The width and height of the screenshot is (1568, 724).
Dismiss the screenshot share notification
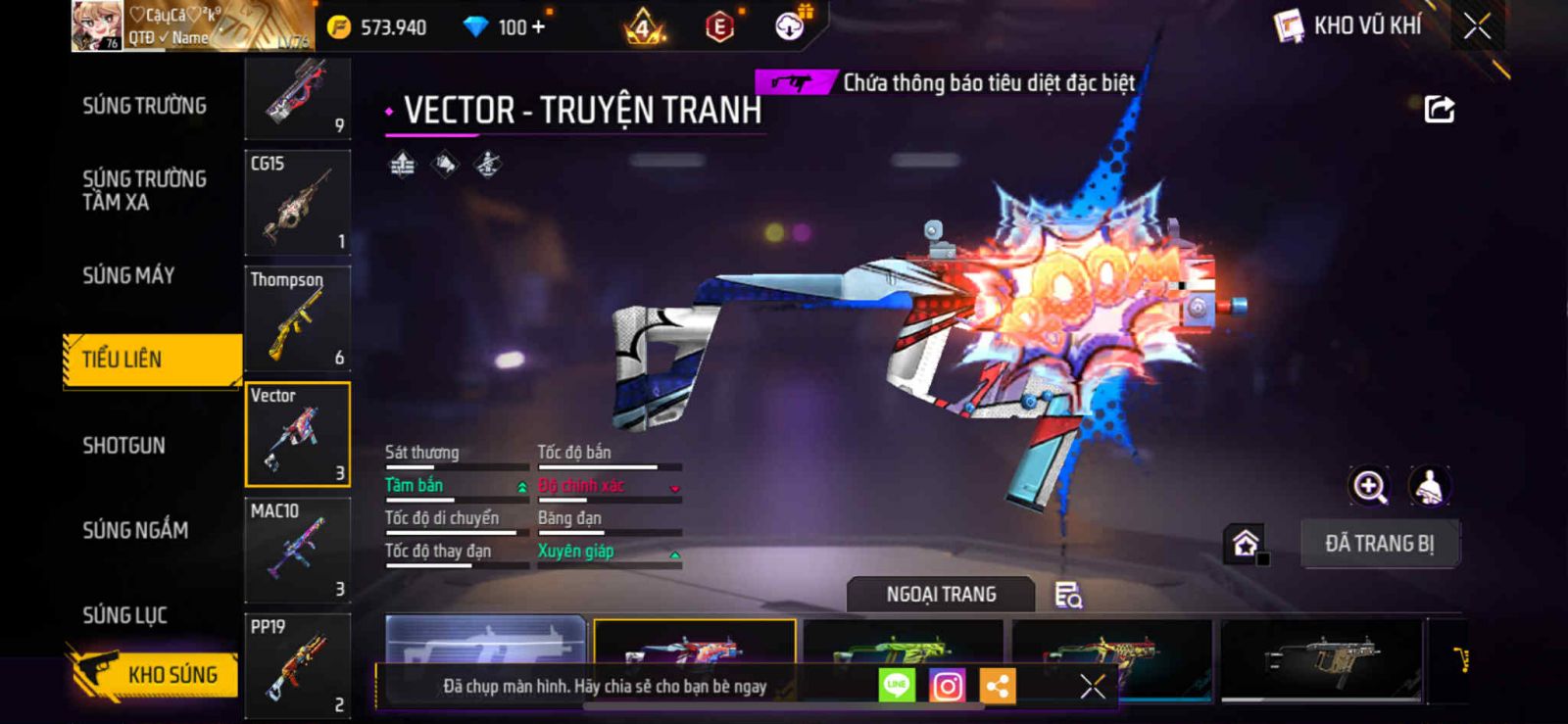1092,686
